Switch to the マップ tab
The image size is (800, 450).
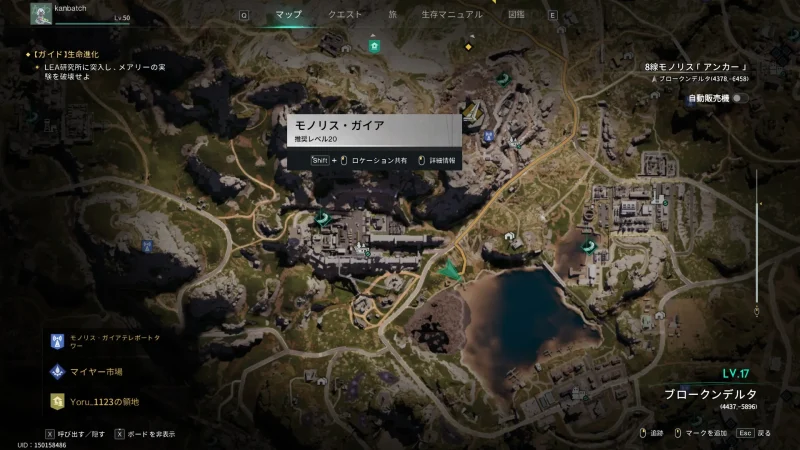tap(288, 15)
